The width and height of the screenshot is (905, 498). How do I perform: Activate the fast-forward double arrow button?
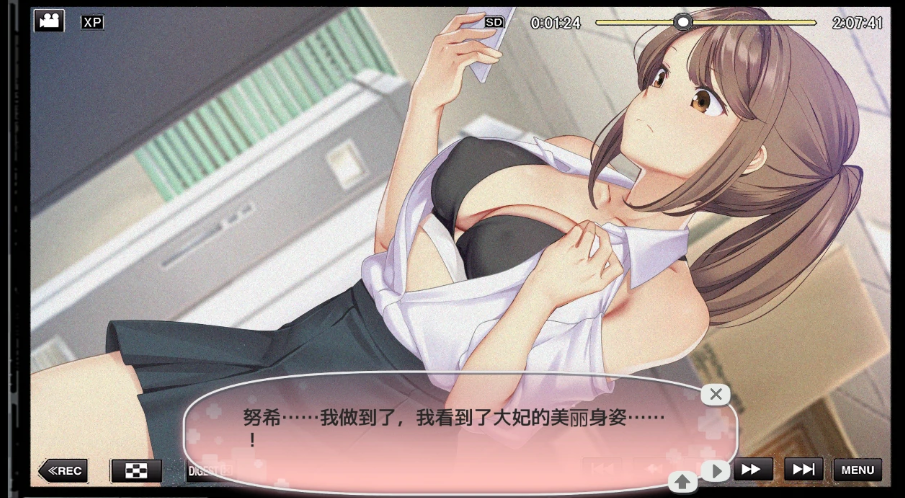(755, 469)
